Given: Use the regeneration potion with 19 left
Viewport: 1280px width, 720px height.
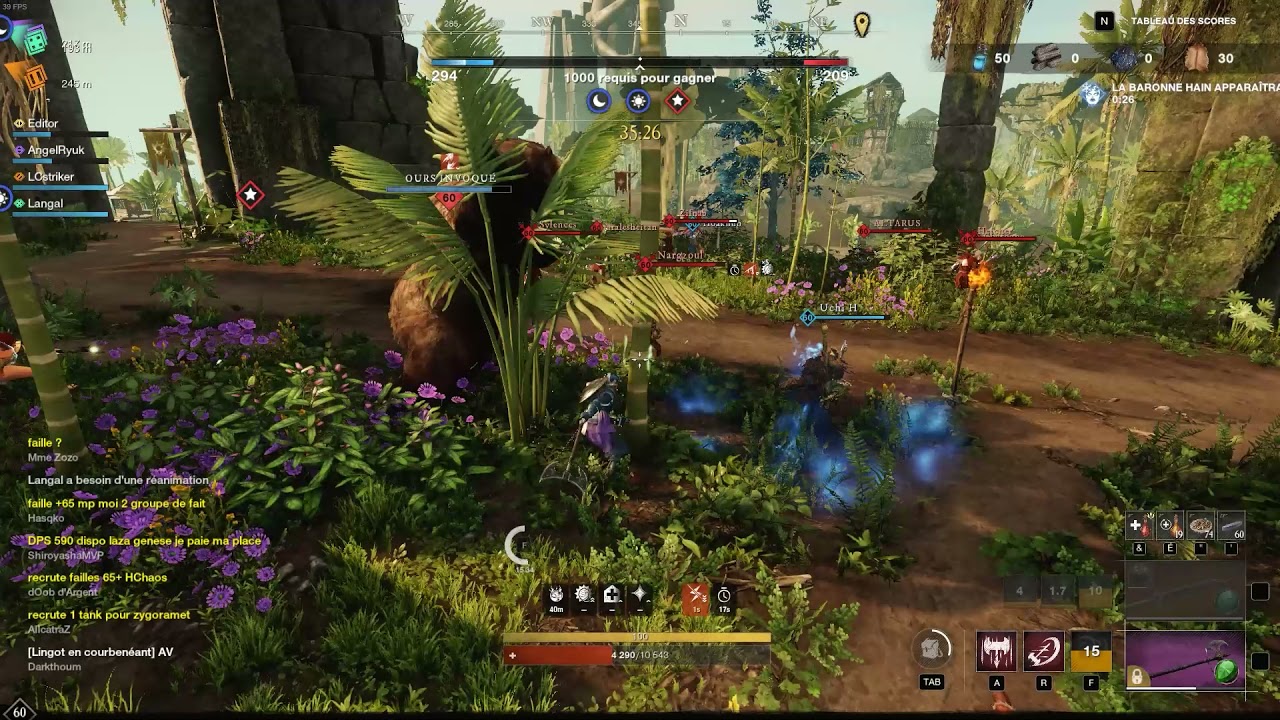Looking at the screenshot, I should click(x=1170, y=525).
